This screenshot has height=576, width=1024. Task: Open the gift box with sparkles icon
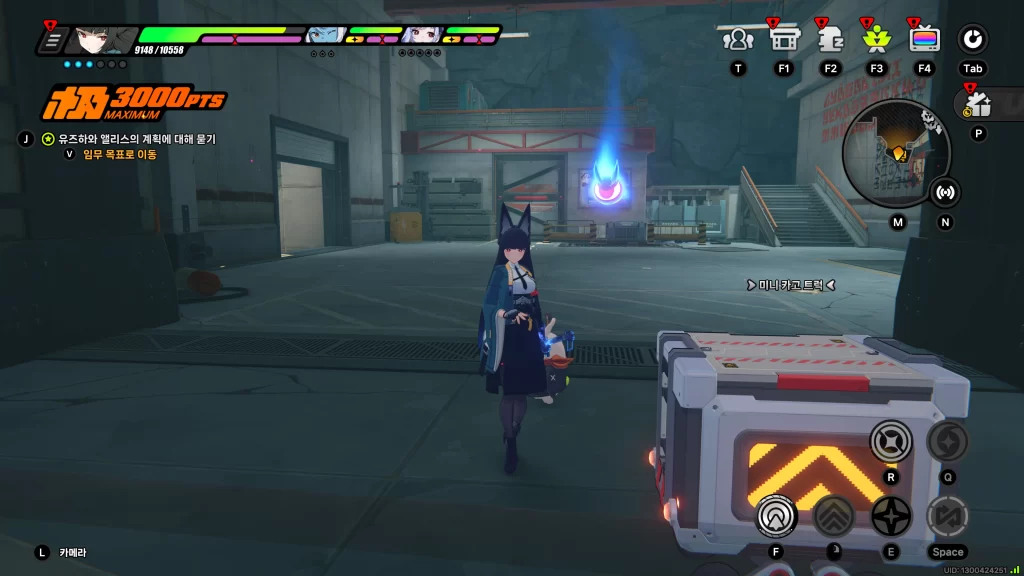coord(977,103)
